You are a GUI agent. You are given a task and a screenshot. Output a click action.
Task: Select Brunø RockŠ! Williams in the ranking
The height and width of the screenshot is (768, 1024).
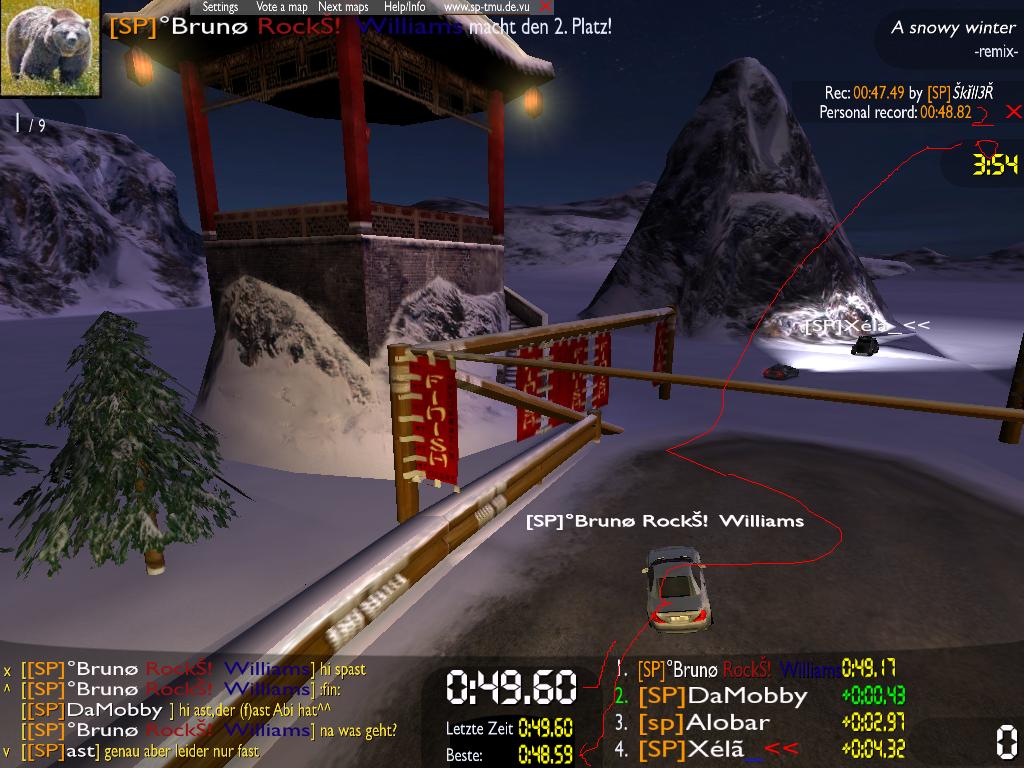(x=739, y=669)
